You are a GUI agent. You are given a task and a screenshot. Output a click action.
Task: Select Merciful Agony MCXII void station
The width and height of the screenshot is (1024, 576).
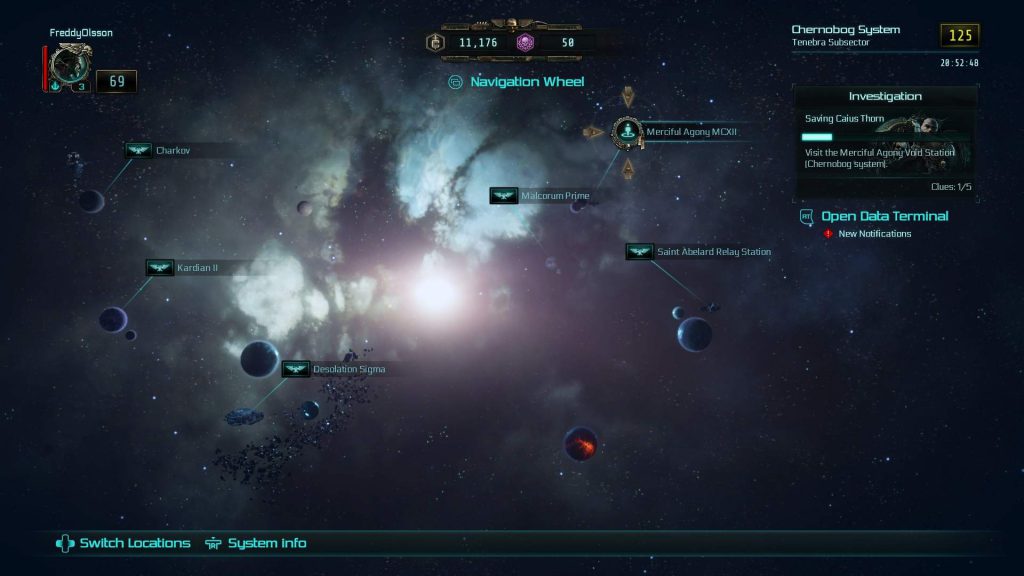(627, 131)
